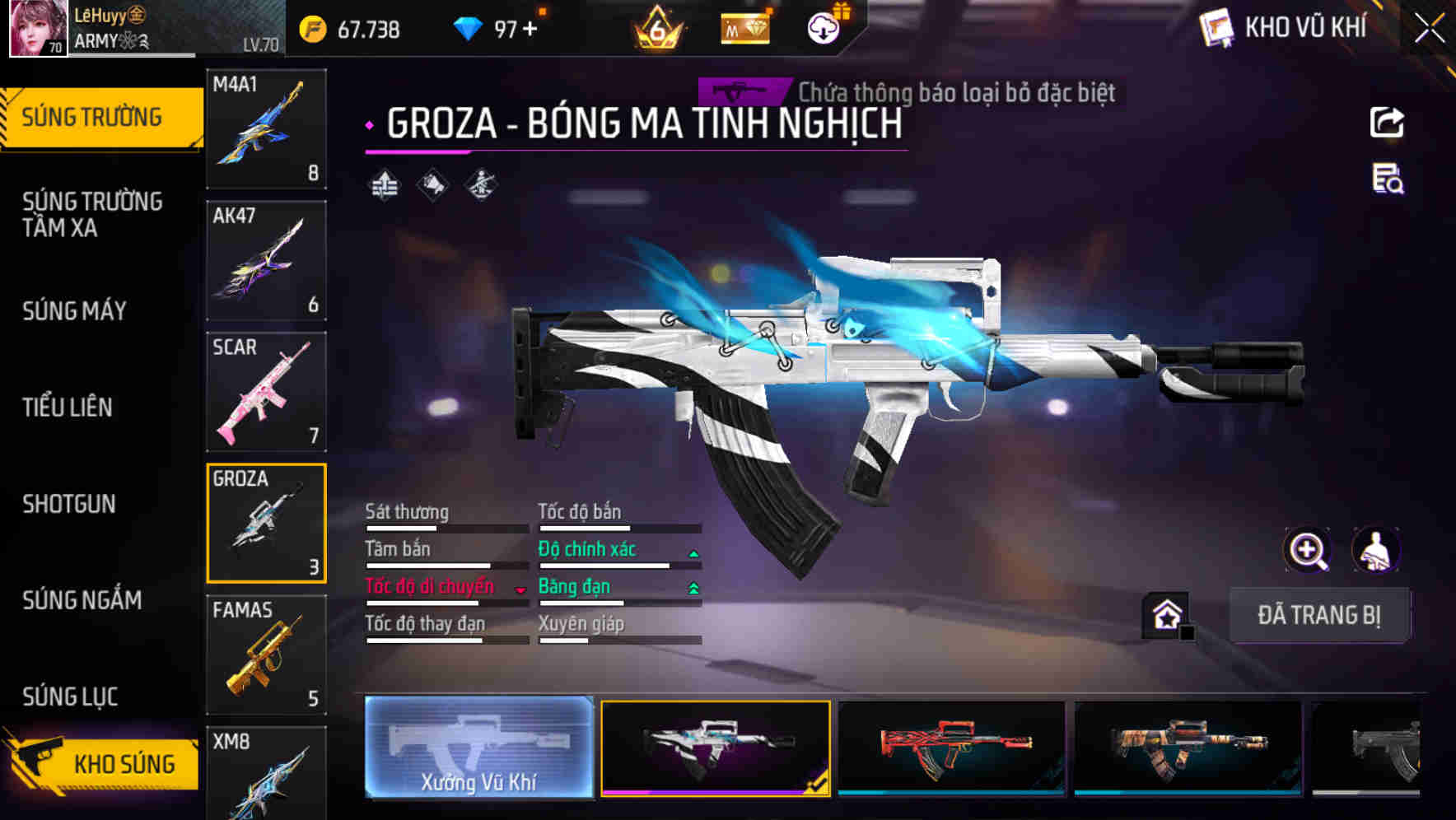Select the M4A1 weapon tile
This screenshot has width=1456, height=820.
point(266,128)
